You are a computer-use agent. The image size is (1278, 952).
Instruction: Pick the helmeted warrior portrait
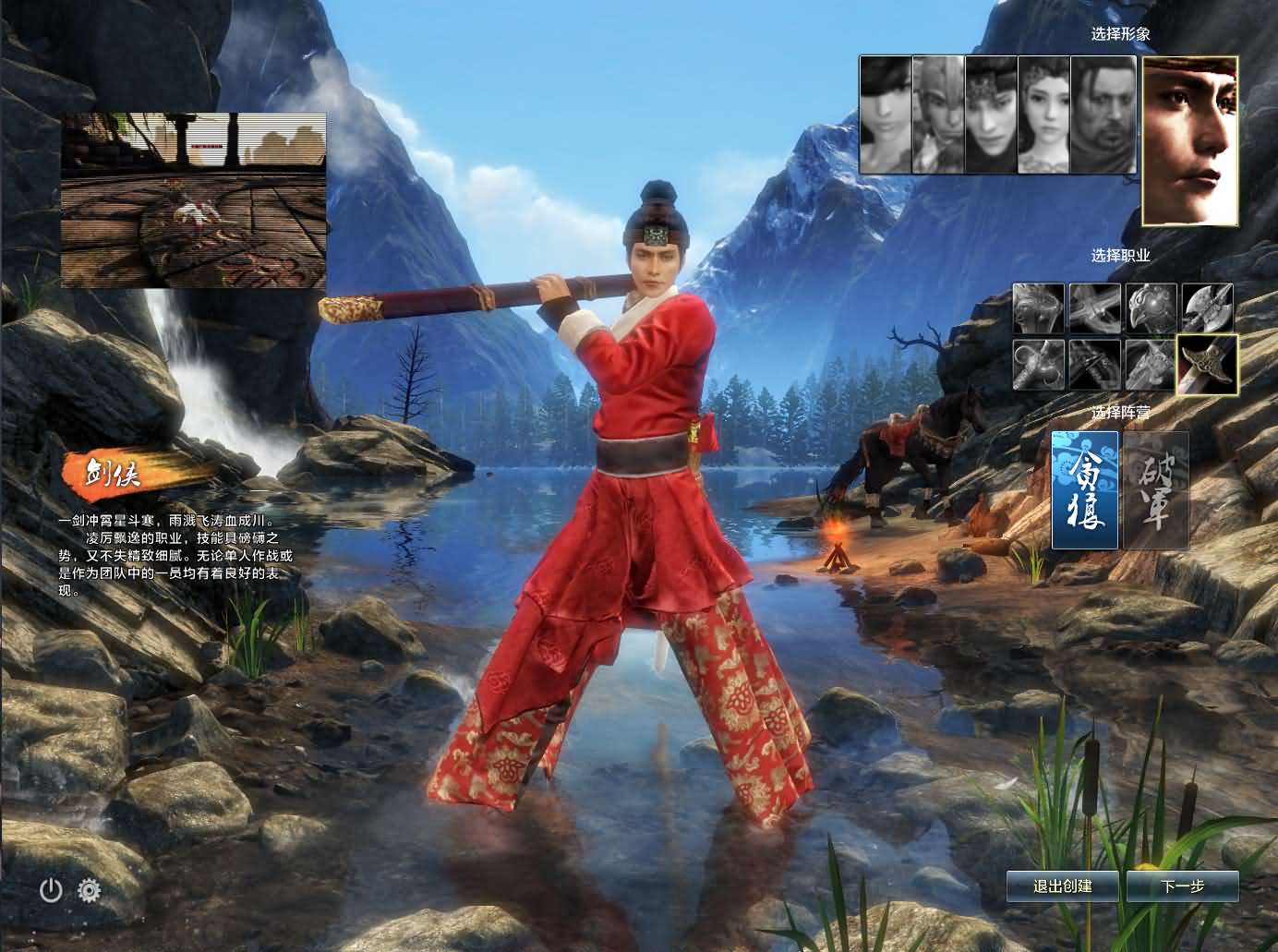938,114
